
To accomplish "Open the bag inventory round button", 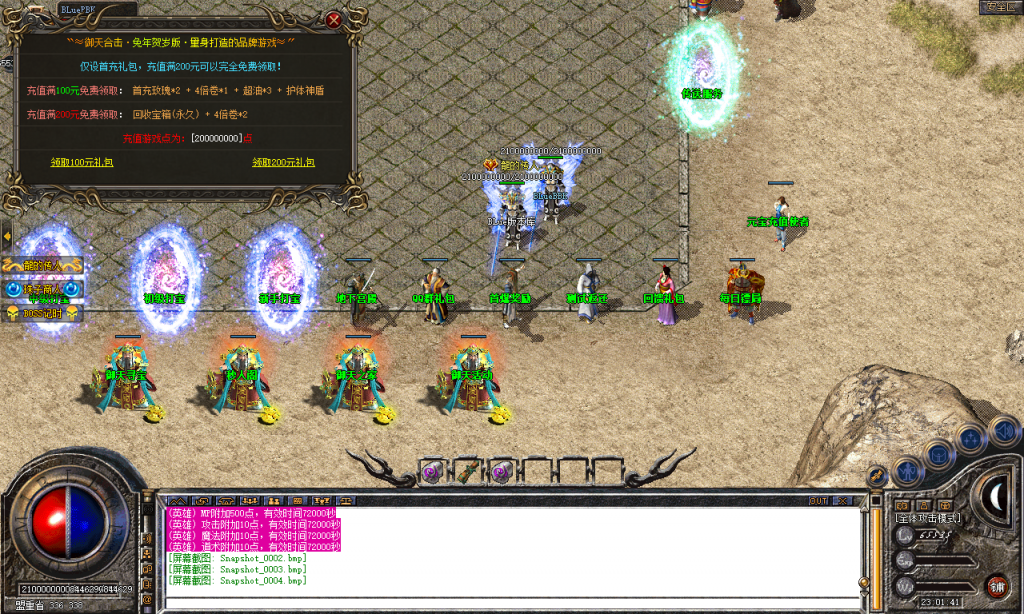I will tap(938, 453).
